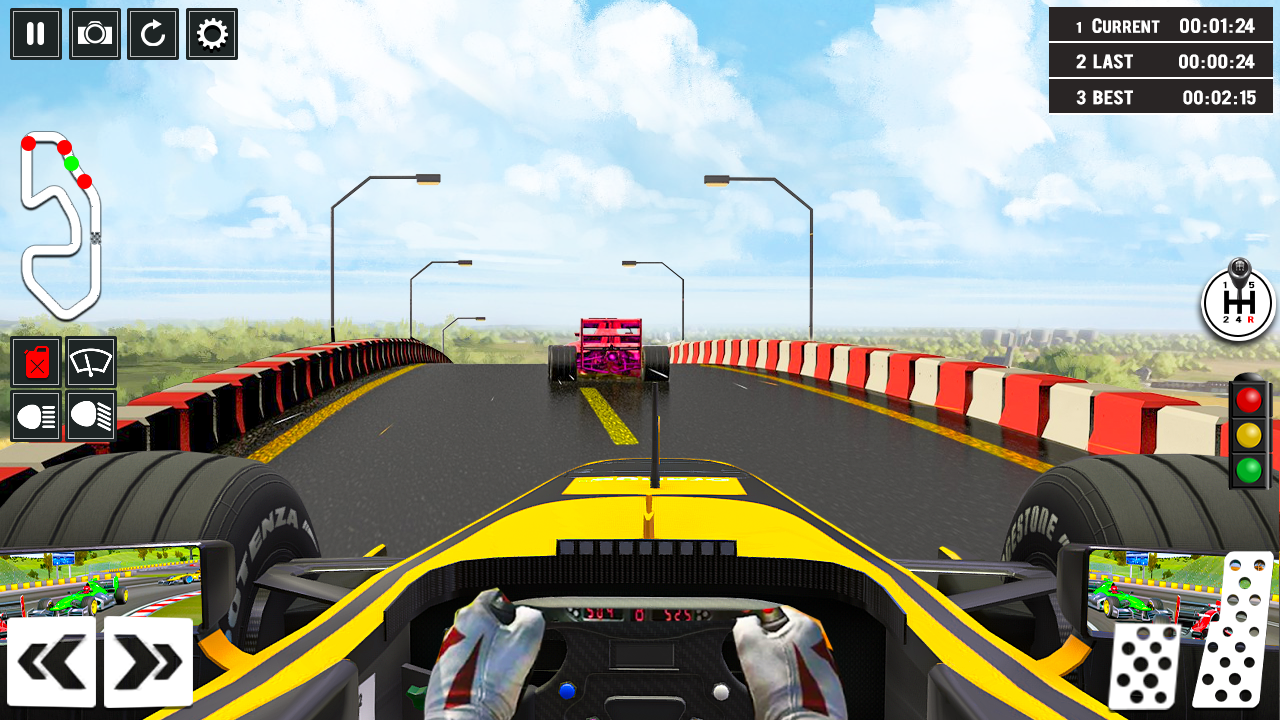
Task: Pause the race
Action: tap(35, 34)
